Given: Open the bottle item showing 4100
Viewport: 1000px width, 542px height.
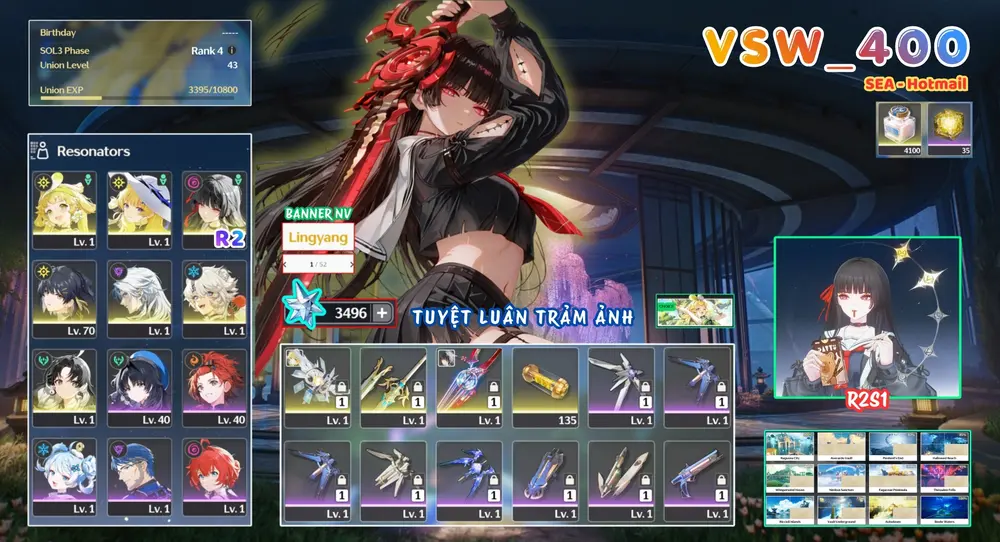Looking at the screenshot, I should [900, 130].
